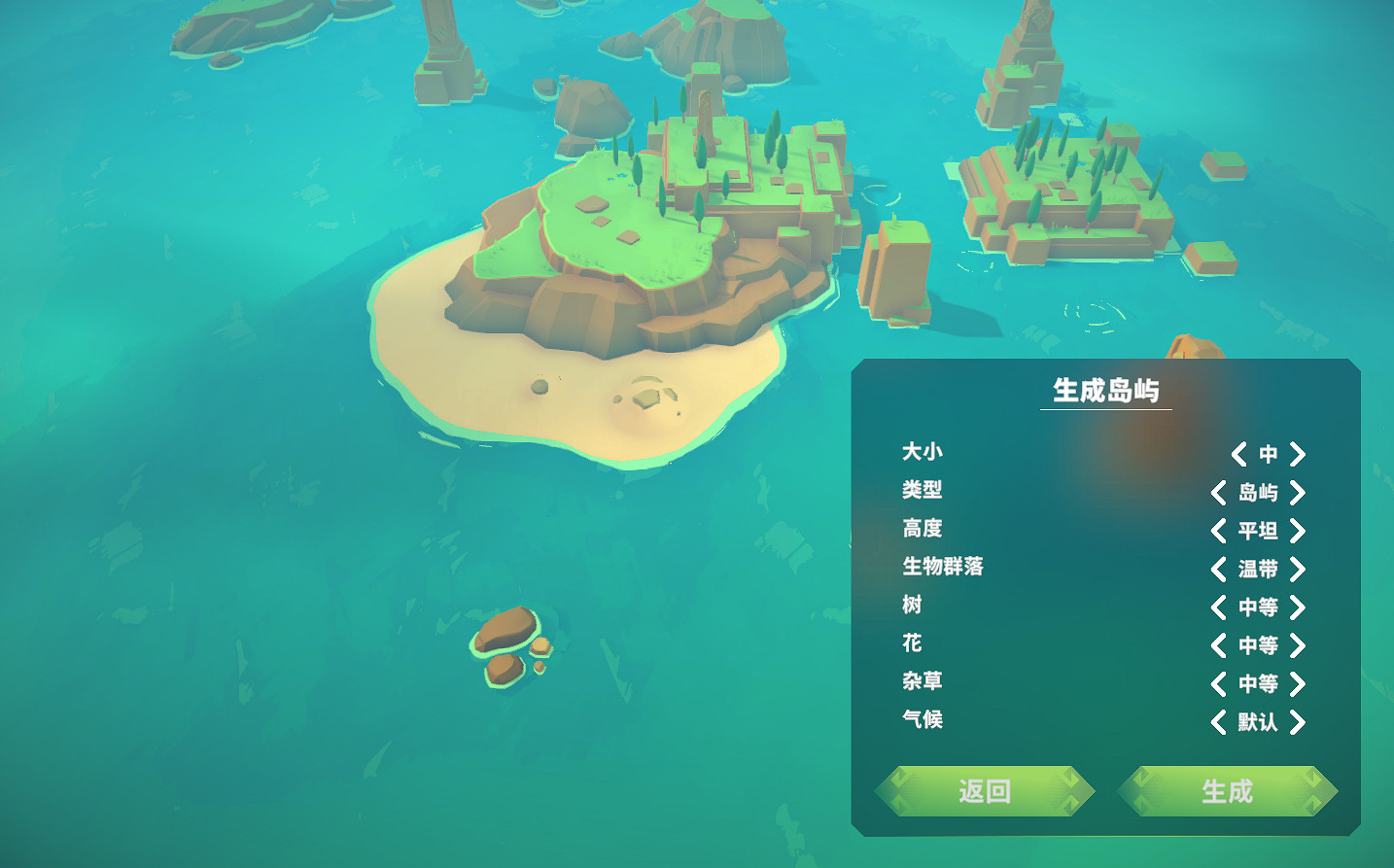This screenshot has height=868, width=1394.
Task: Raise 树 density beyond 中等
Action: pos(1299,608)
